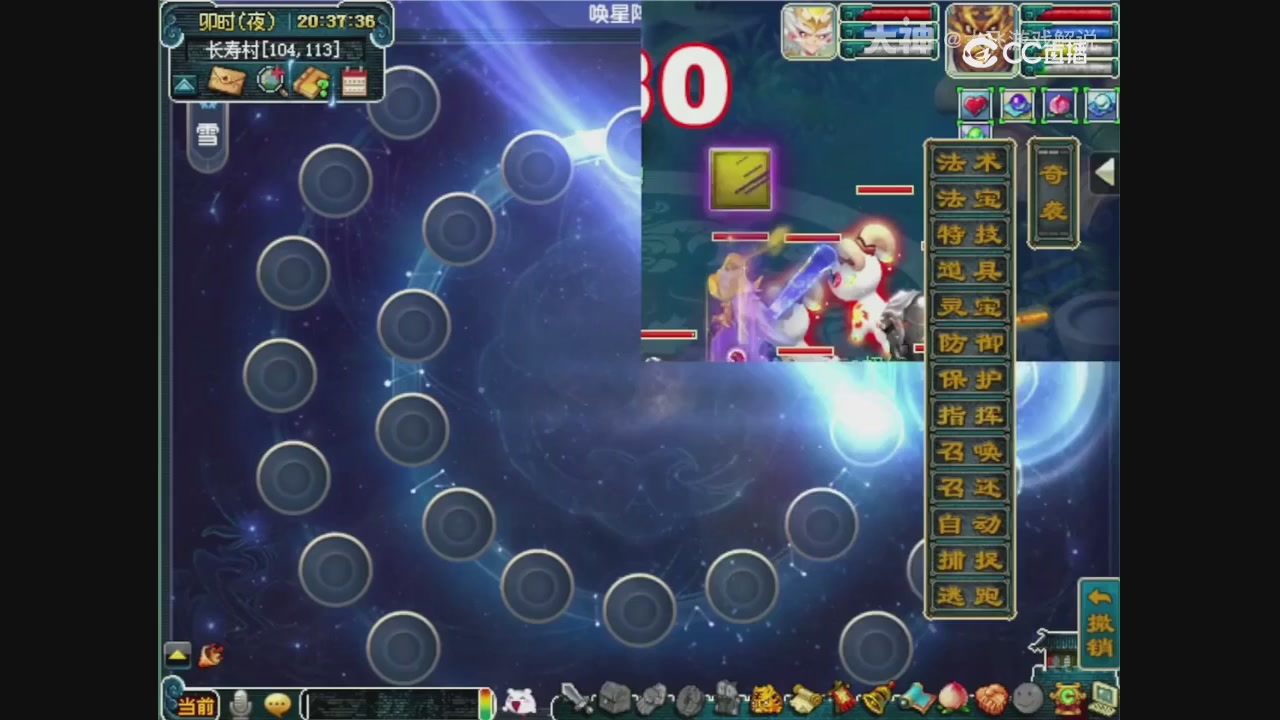Image resolution: width=1280 pixels, height=720 pixels.
Task: Open the world map magnifier icon
Action: pos(270,83)
